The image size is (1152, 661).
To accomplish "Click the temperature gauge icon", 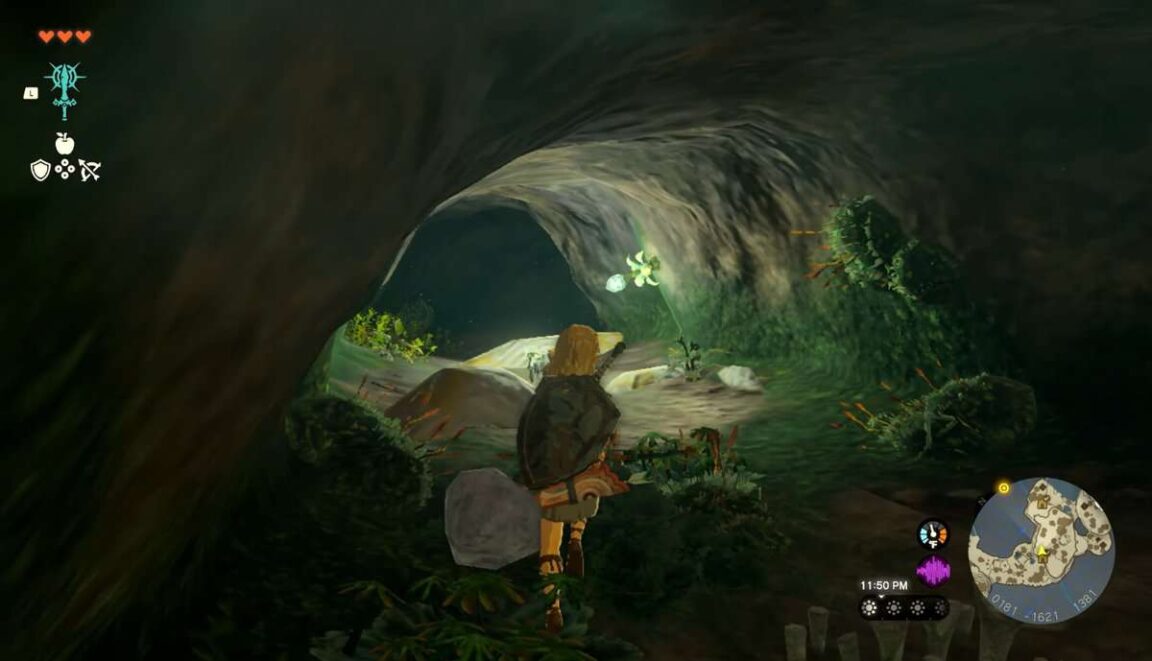I will (933, 534).
